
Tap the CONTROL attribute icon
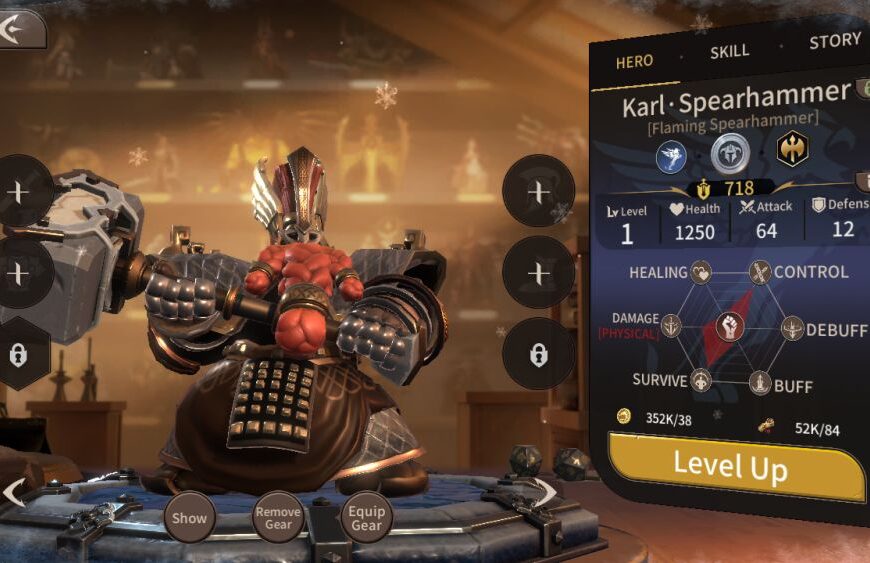click(761, 272)
